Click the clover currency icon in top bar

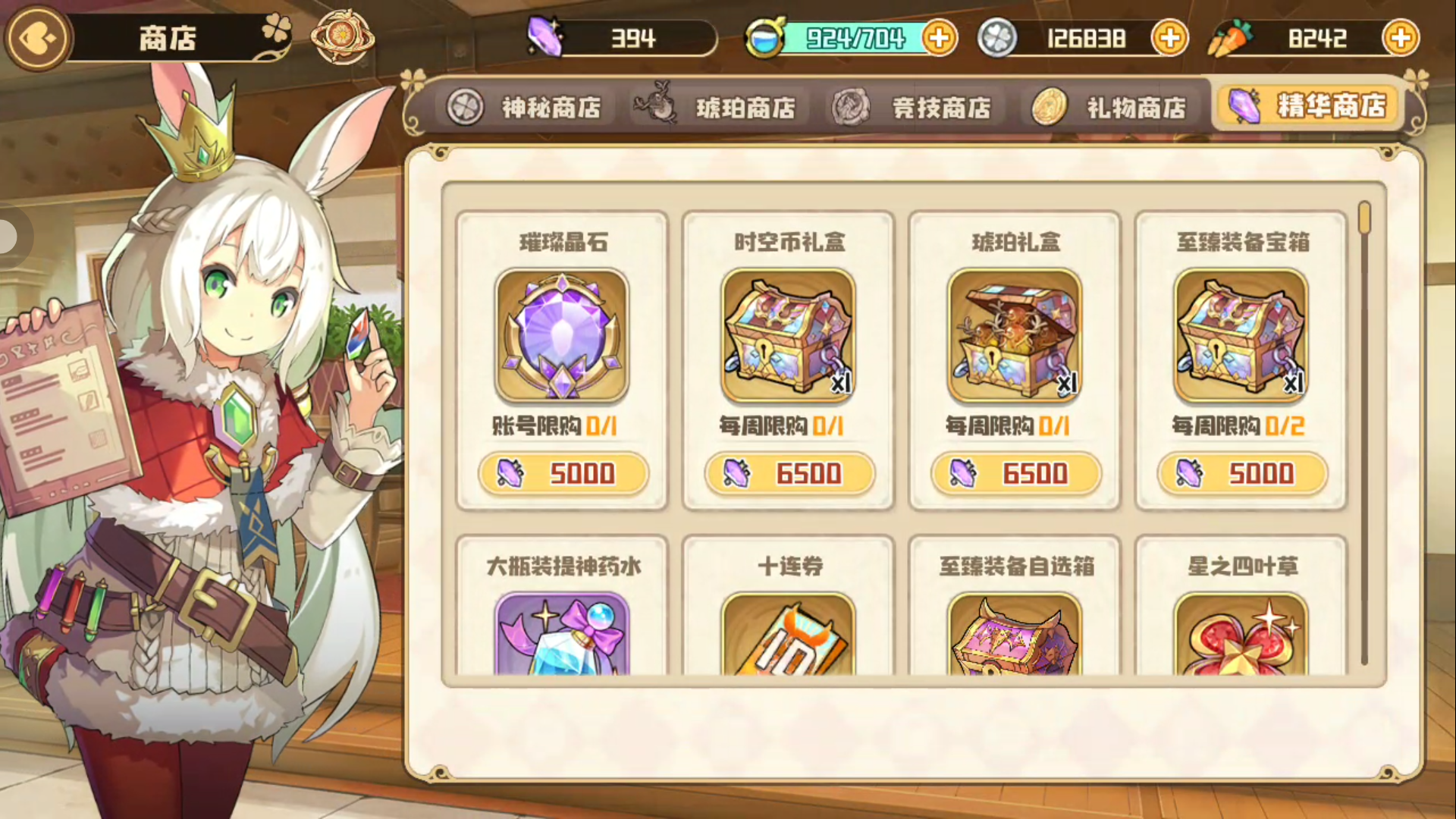998,37
